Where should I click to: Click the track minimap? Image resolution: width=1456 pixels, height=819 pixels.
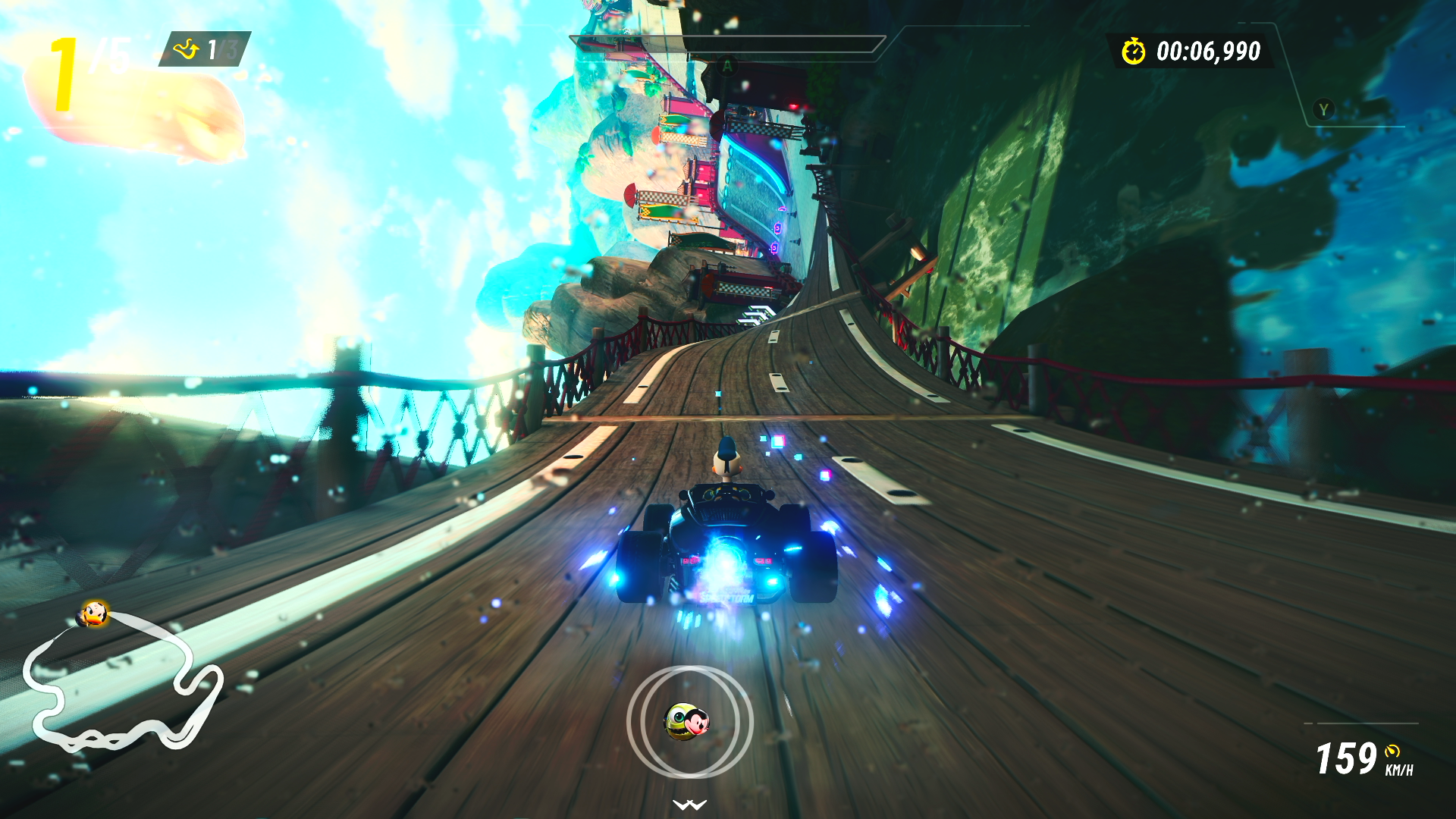coord(121,682)
